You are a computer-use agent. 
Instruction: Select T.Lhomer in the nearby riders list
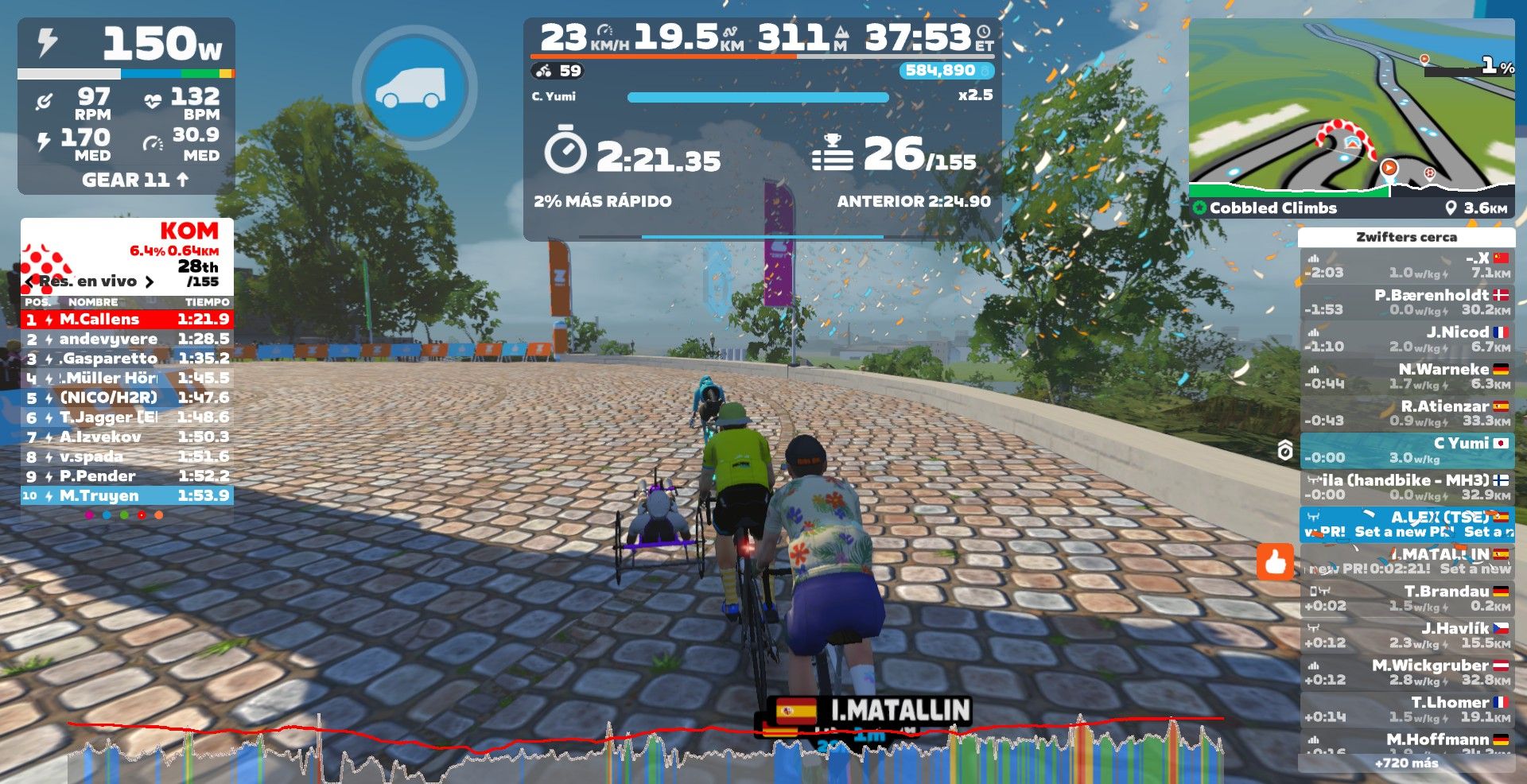1406,708
